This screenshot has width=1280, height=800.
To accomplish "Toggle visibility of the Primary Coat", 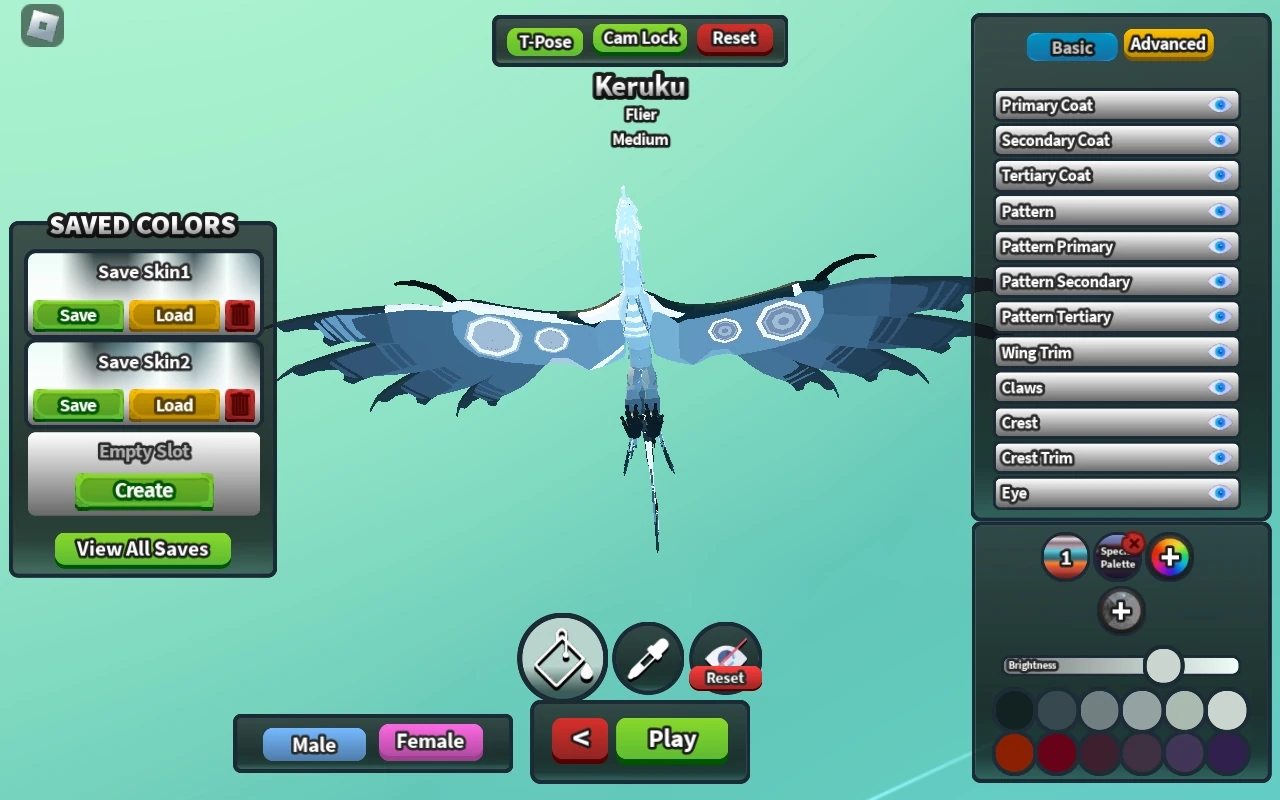I will pyautogui.click(x=1219, y=105).
